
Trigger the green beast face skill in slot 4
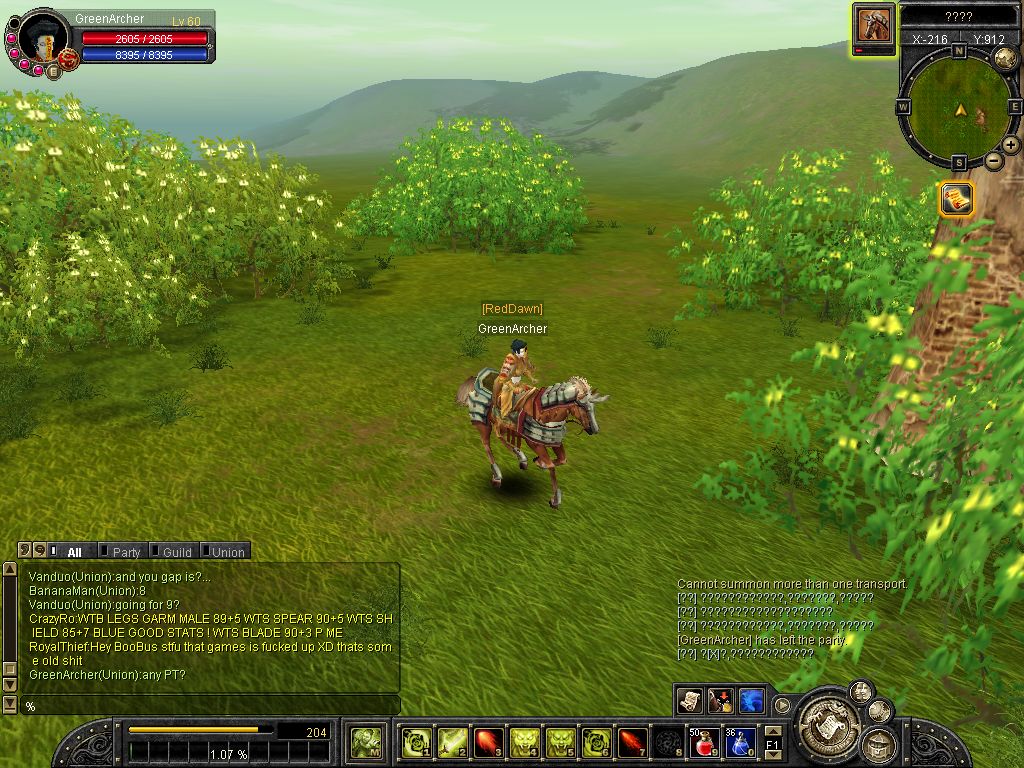tap(525, 743)
